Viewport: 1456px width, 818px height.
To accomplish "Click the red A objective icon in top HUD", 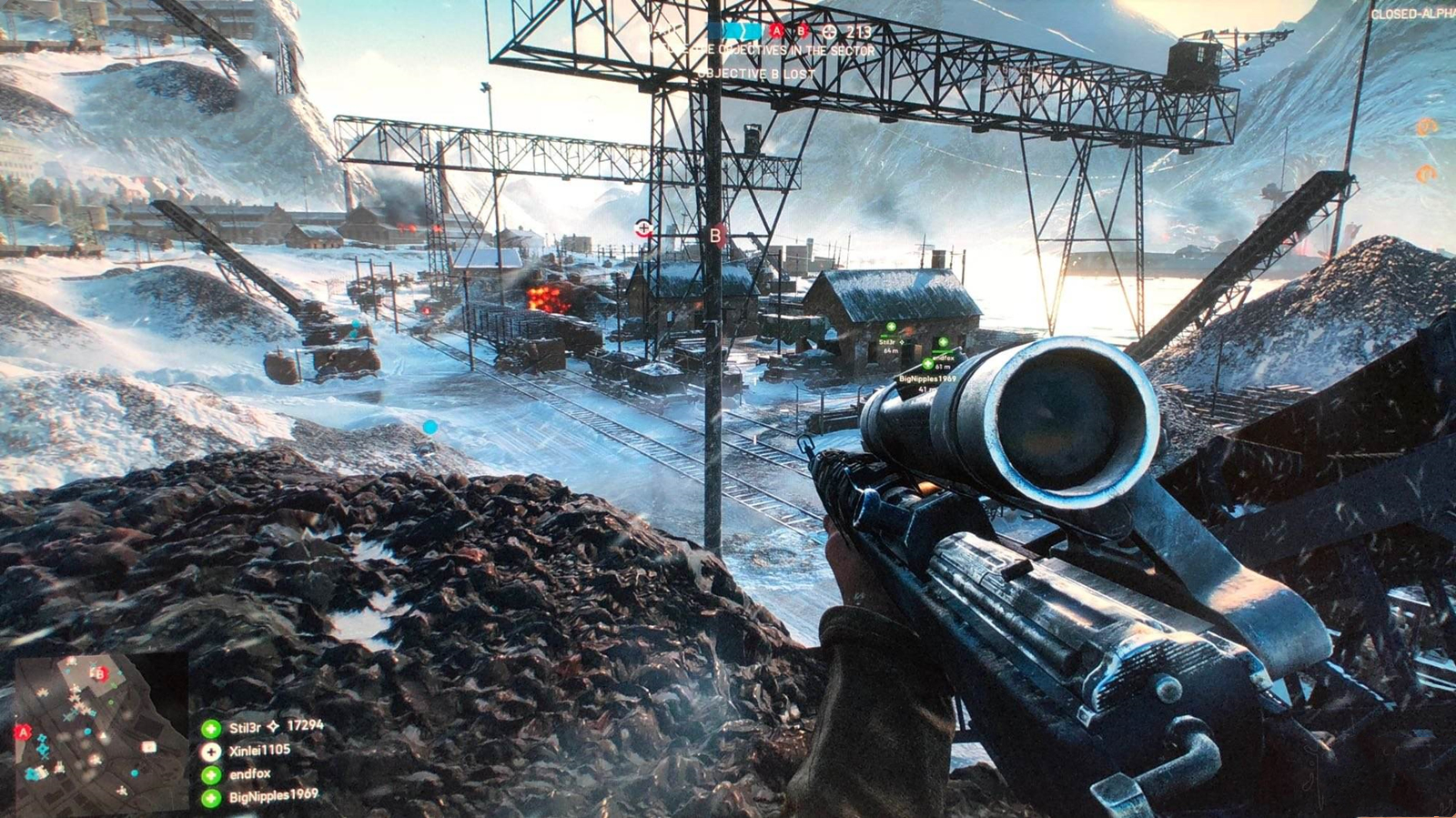I will click(776, 31).
